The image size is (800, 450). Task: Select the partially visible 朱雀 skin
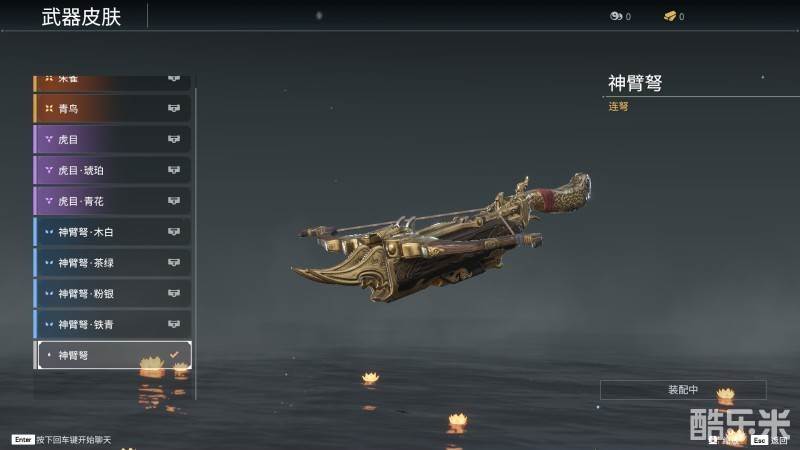coord(112,80)
